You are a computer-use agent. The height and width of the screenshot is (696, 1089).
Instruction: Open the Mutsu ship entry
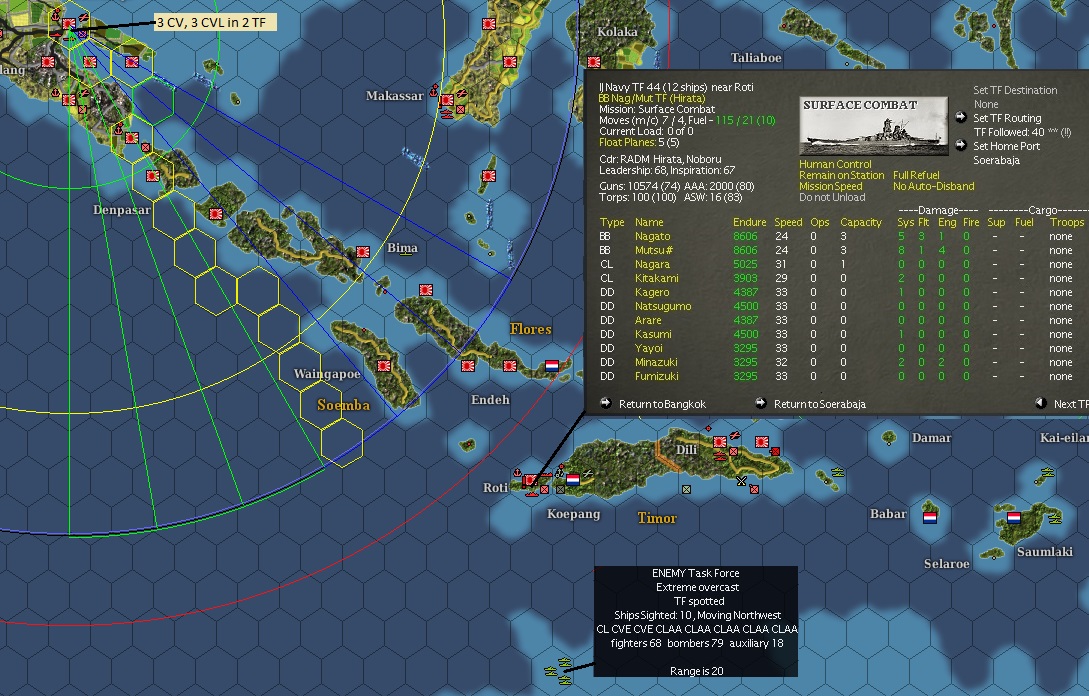[651, 250]
